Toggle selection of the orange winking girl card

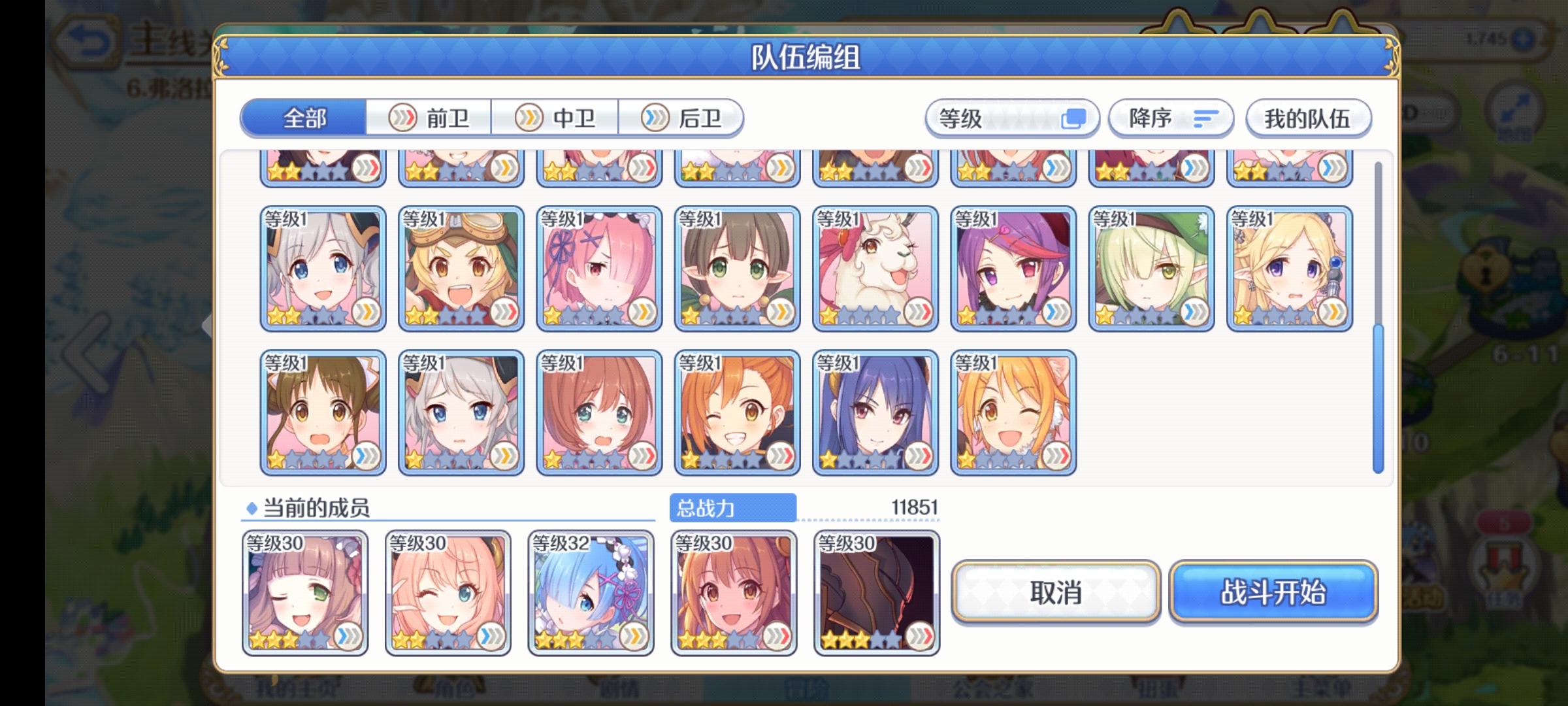pyautogui.click(x=735, y=412)
